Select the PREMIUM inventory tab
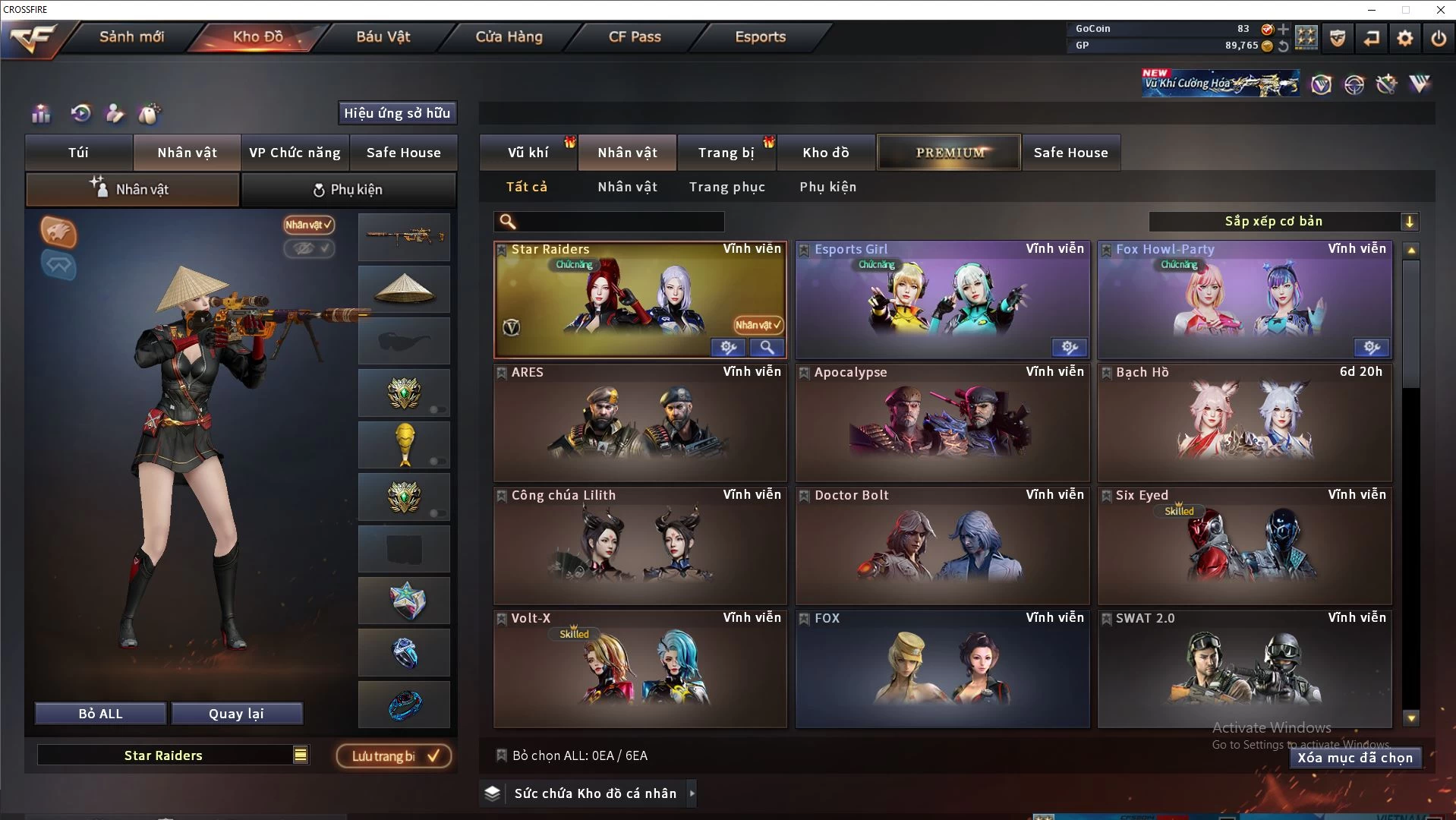Screen dimensions: 1456x820 pos(949,153)
